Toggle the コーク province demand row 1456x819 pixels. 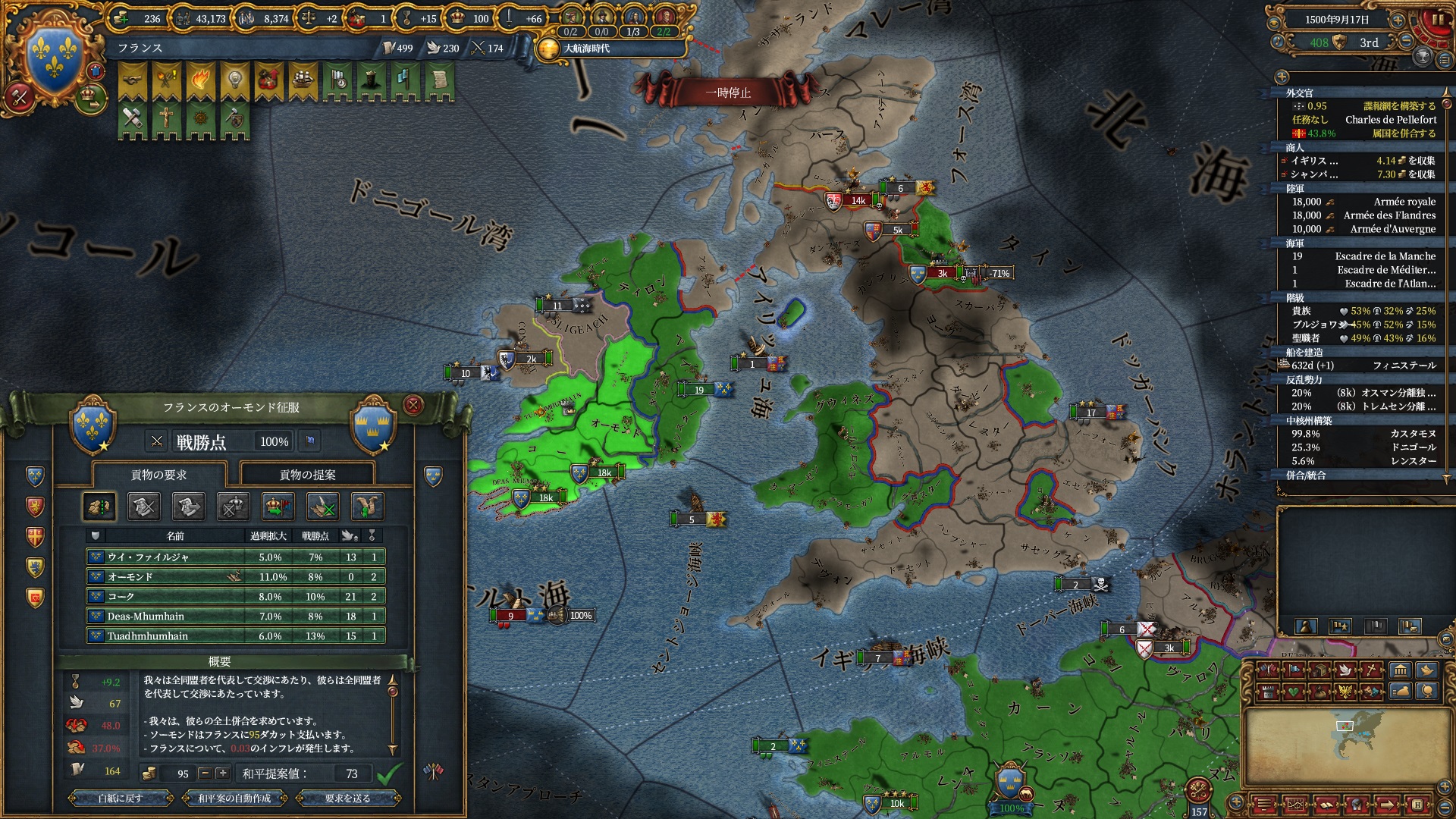[235, 597]
